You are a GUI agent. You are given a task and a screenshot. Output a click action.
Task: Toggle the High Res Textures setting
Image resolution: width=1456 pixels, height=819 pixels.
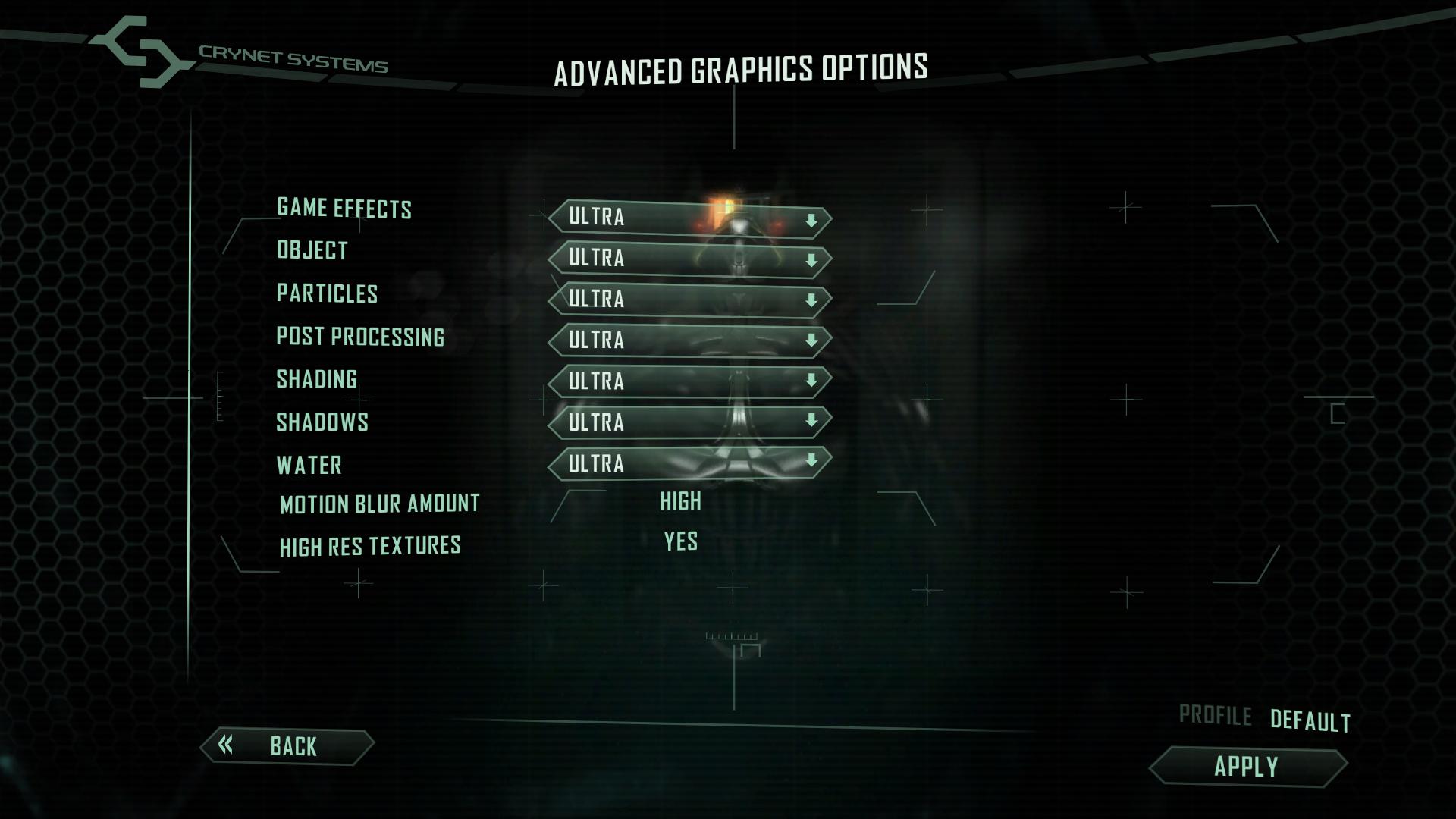(680, 542)
